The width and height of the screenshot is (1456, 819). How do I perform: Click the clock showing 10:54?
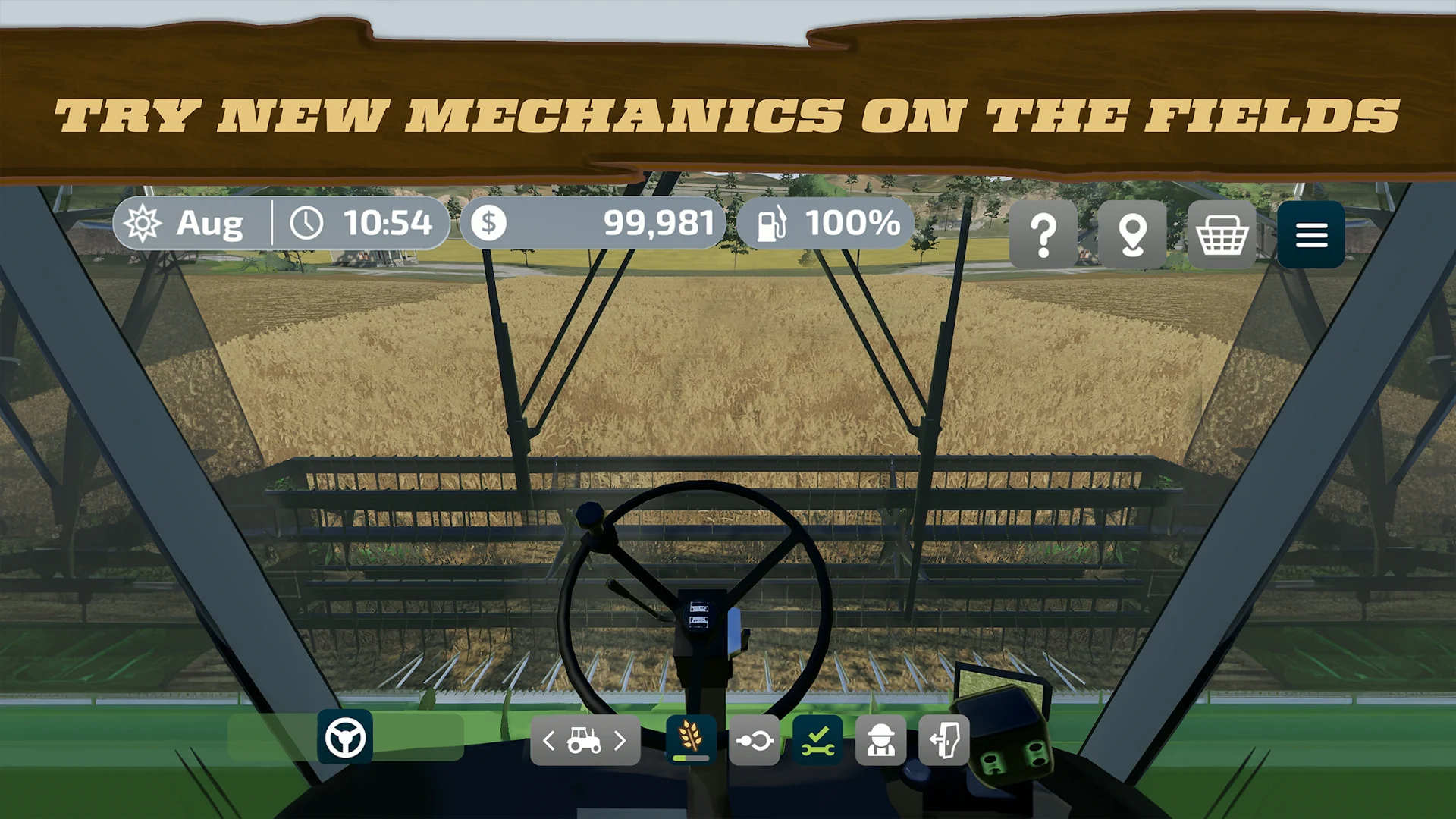[364, 222]
